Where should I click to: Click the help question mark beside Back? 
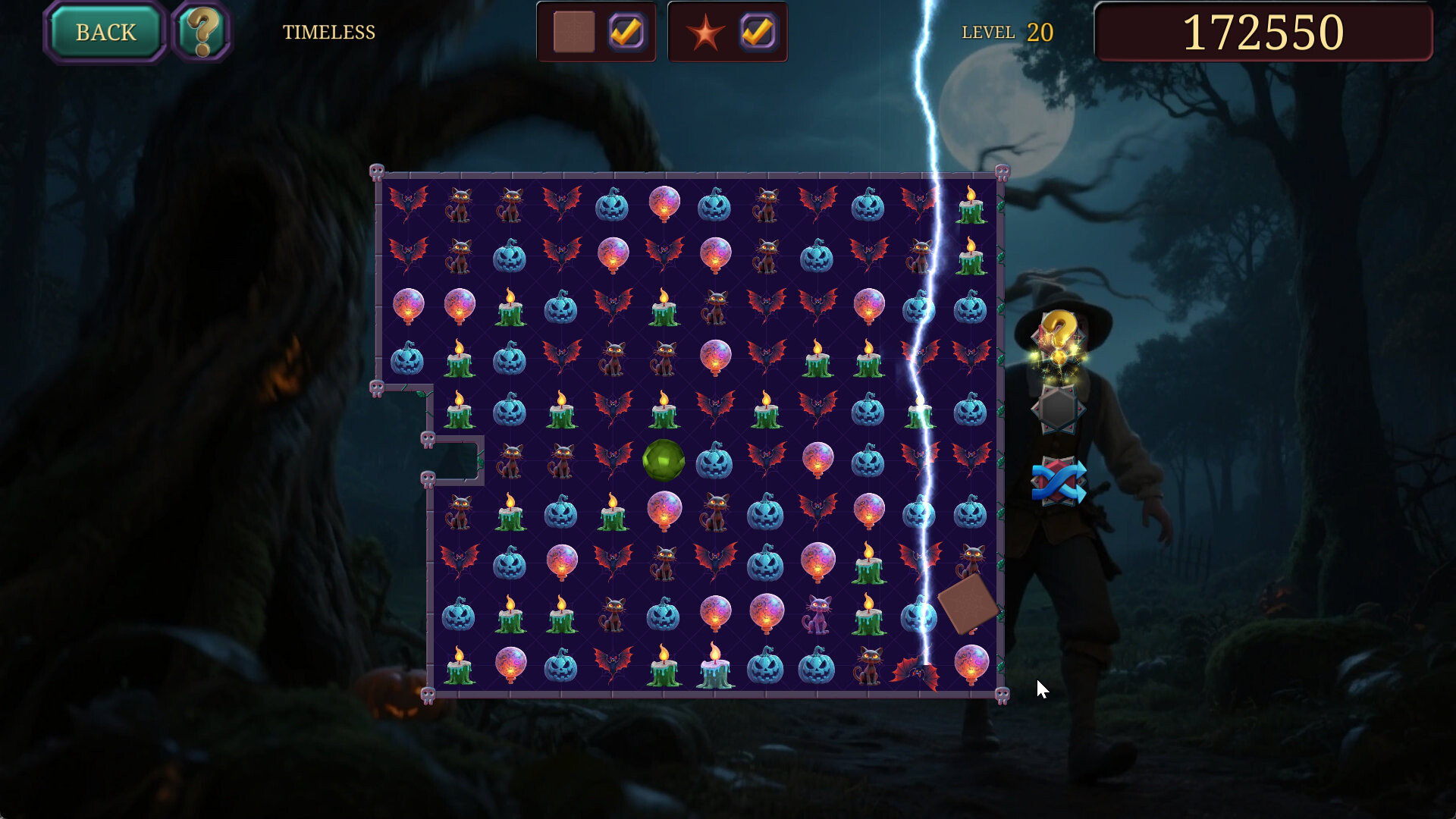click(x=203, y=30)
